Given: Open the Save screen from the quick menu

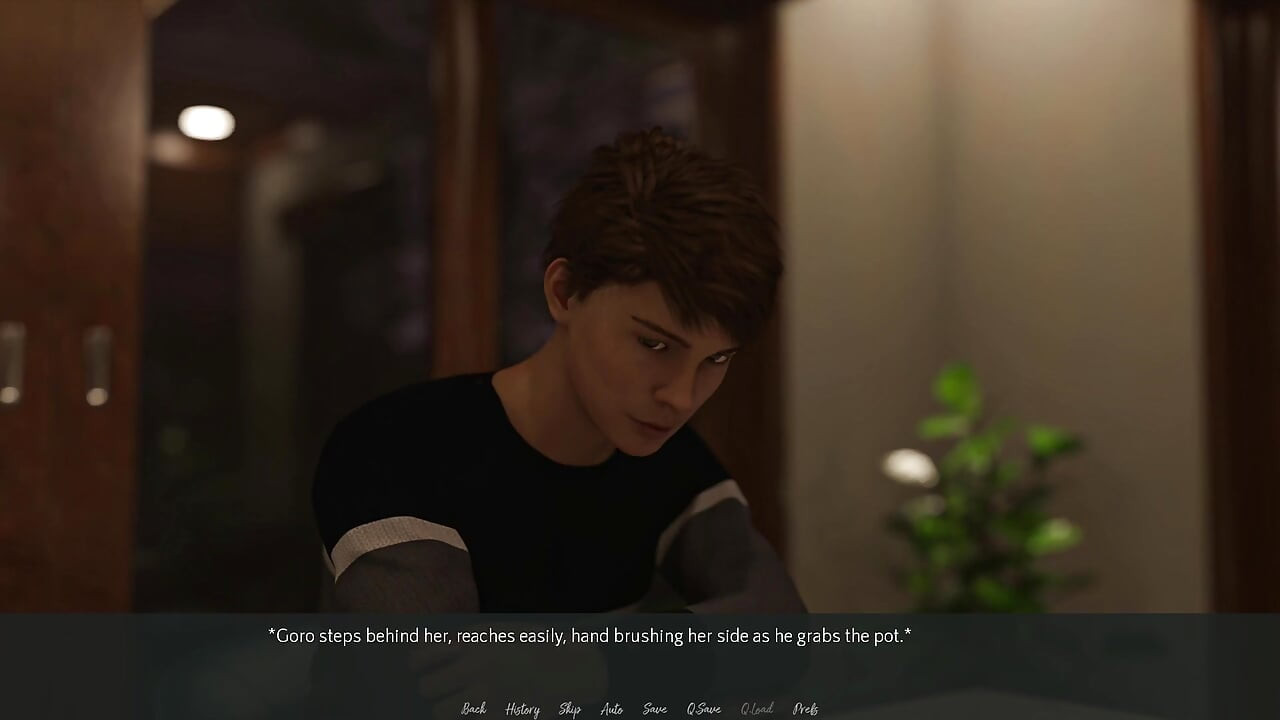Looking at the screenshot, I should point(654,708).
